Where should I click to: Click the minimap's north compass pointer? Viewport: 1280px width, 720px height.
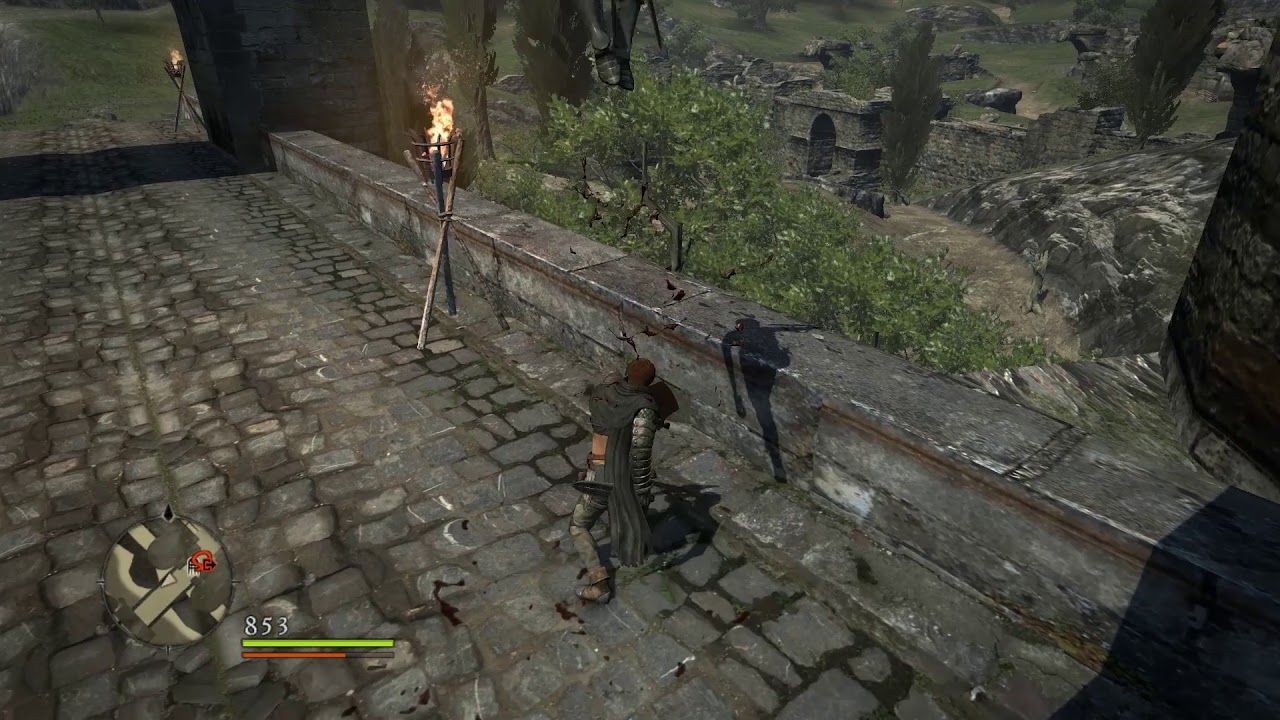(x=168, y=513)
